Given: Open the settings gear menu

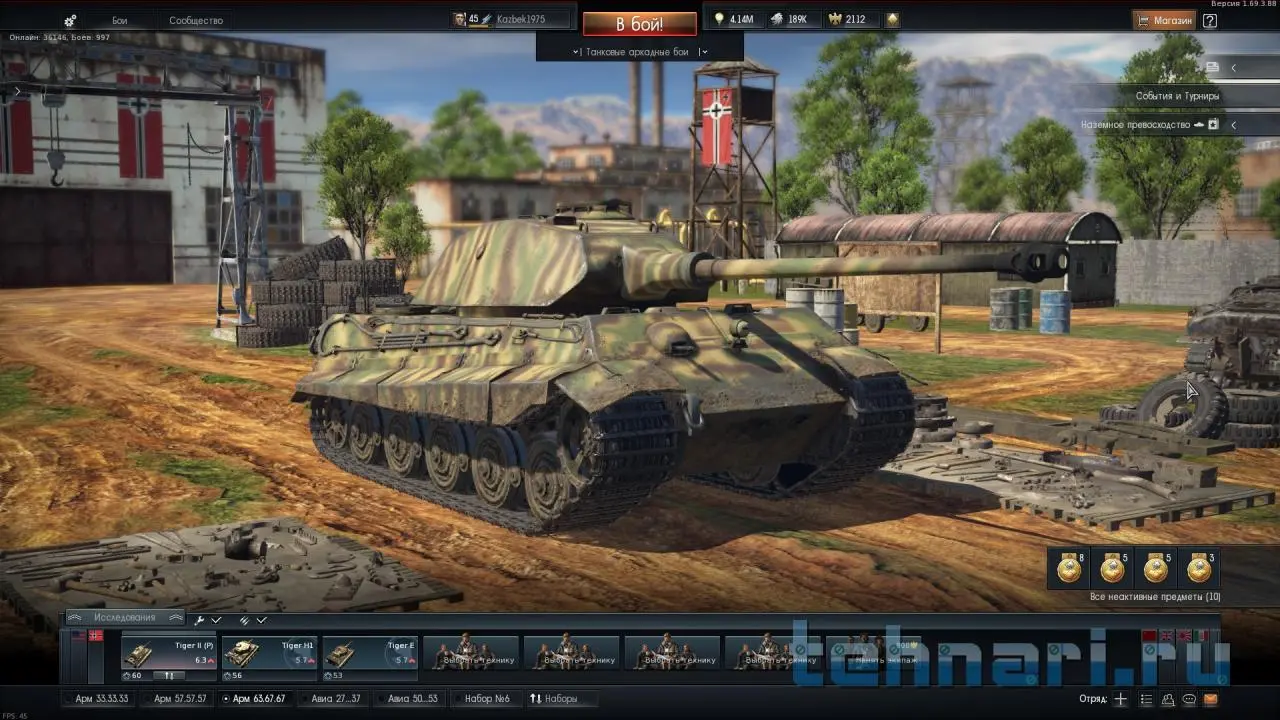Looking at the screenshot, I should 70,21.
